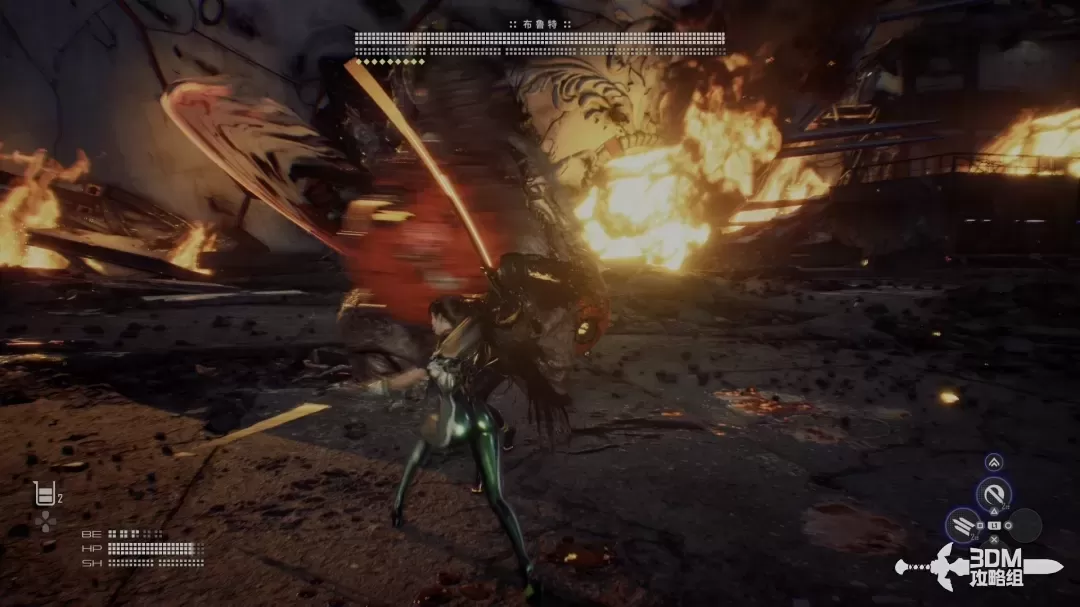The width and height of the screenshot is (1080, 607).
Task: Activate the curved blade slash skill
Action: tap(993, 493)
